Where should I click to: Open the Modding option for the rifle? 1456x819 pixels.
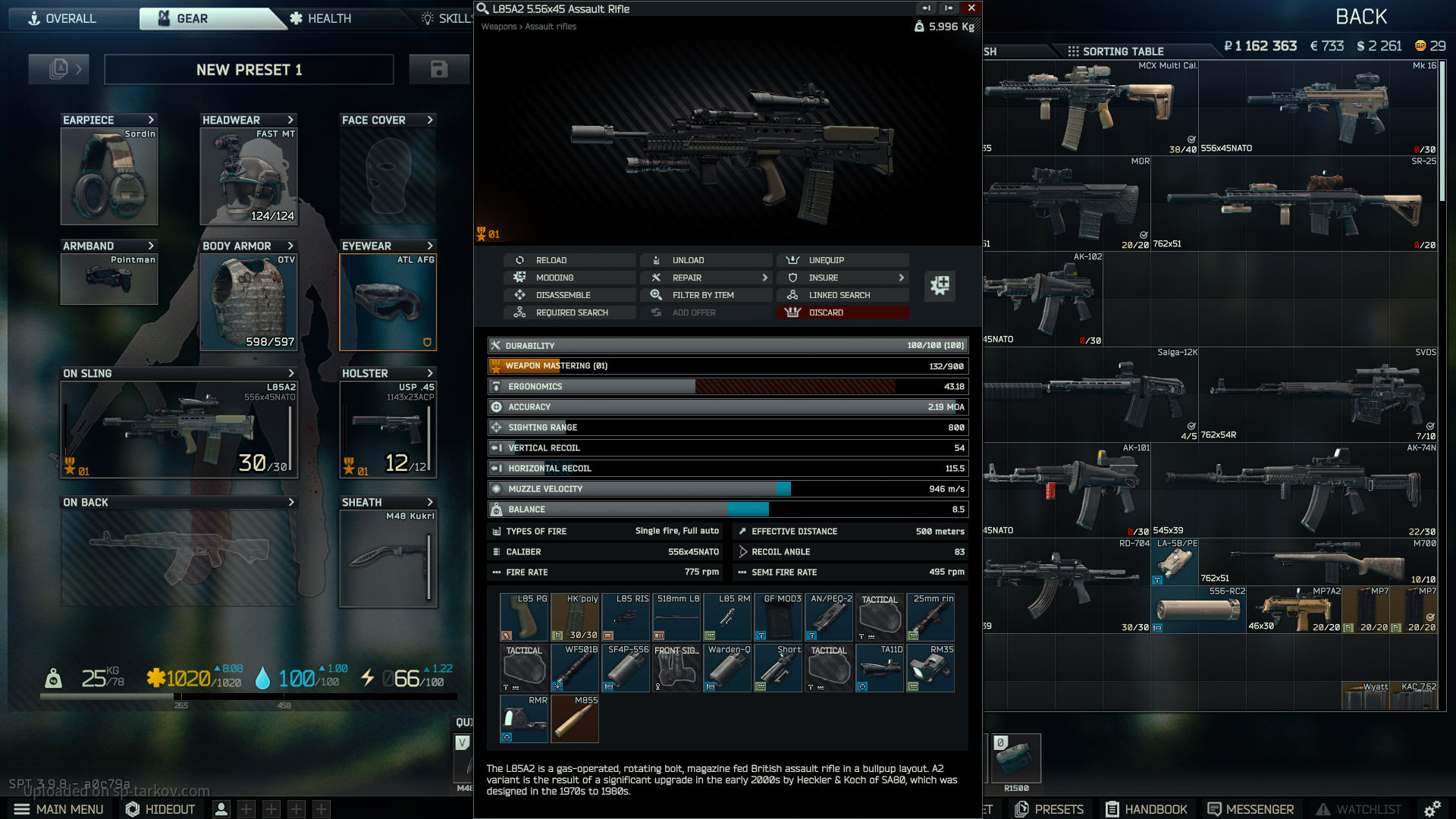[570, 278]
